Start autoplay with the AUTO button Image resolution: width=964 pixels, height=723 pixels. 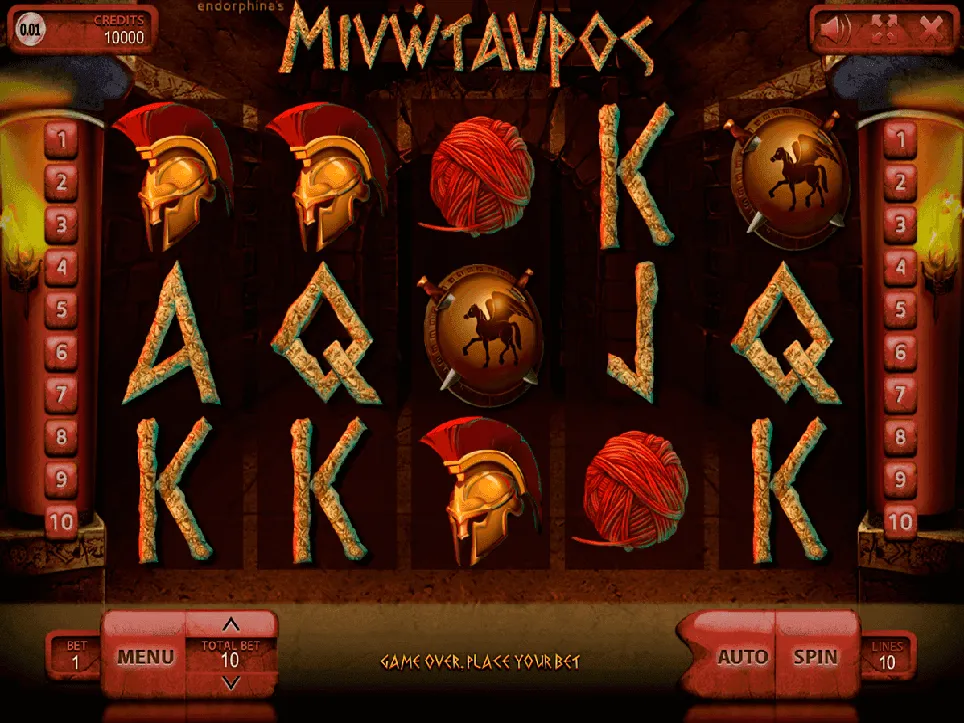click(742, 657)
